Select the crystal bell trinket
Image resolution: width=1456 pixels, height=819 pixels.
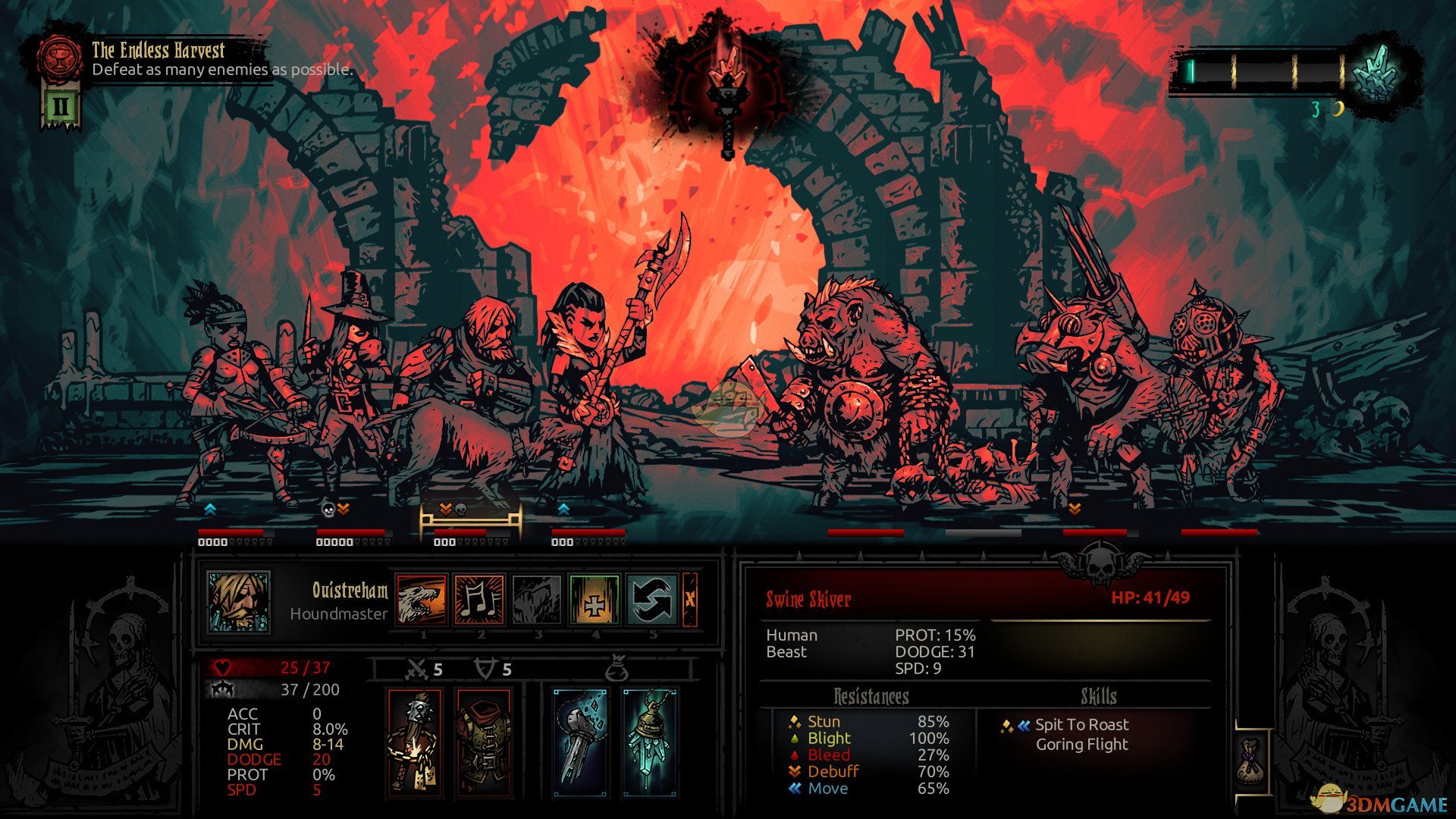coord(649,742)
